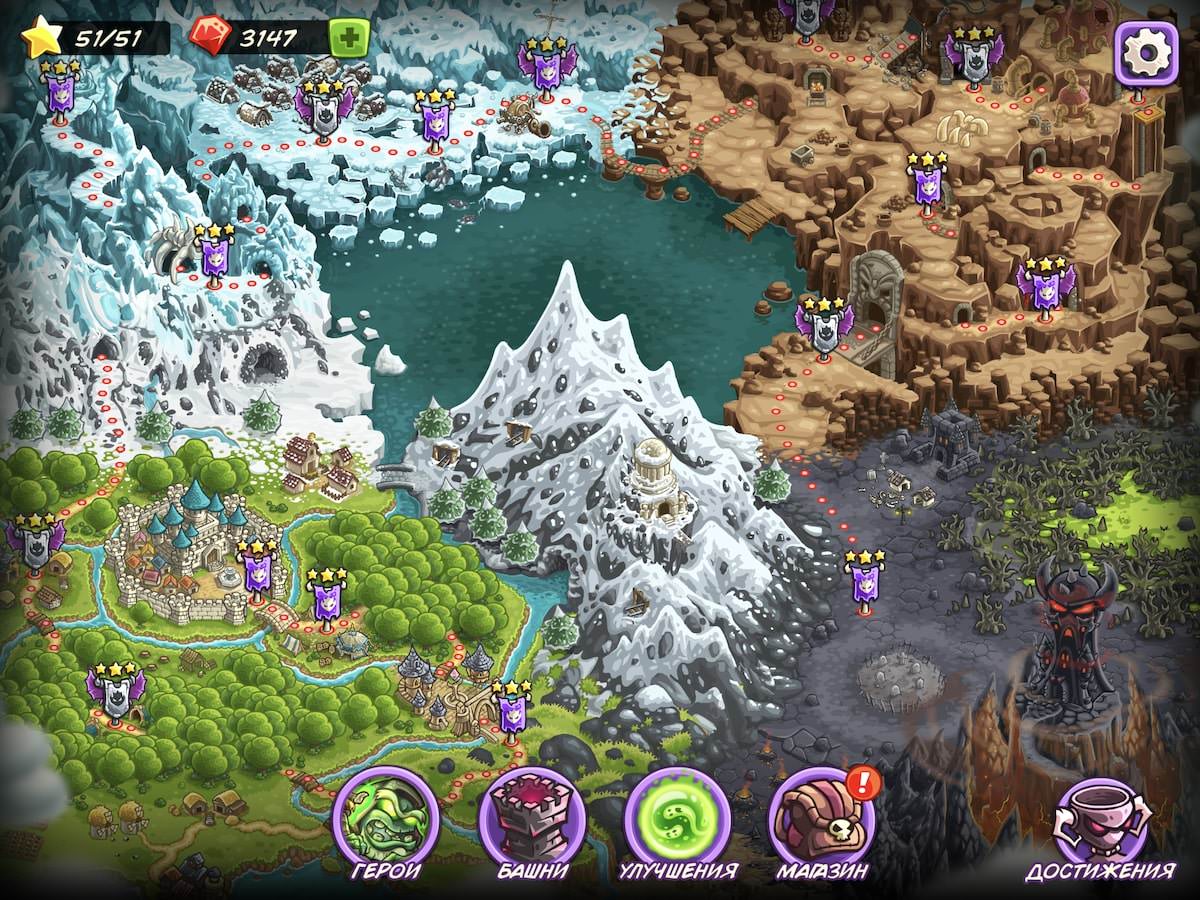Select the level flag beside the walled castle
Image resolution: width=1200 pixels, height=900 pixels.
257,573
